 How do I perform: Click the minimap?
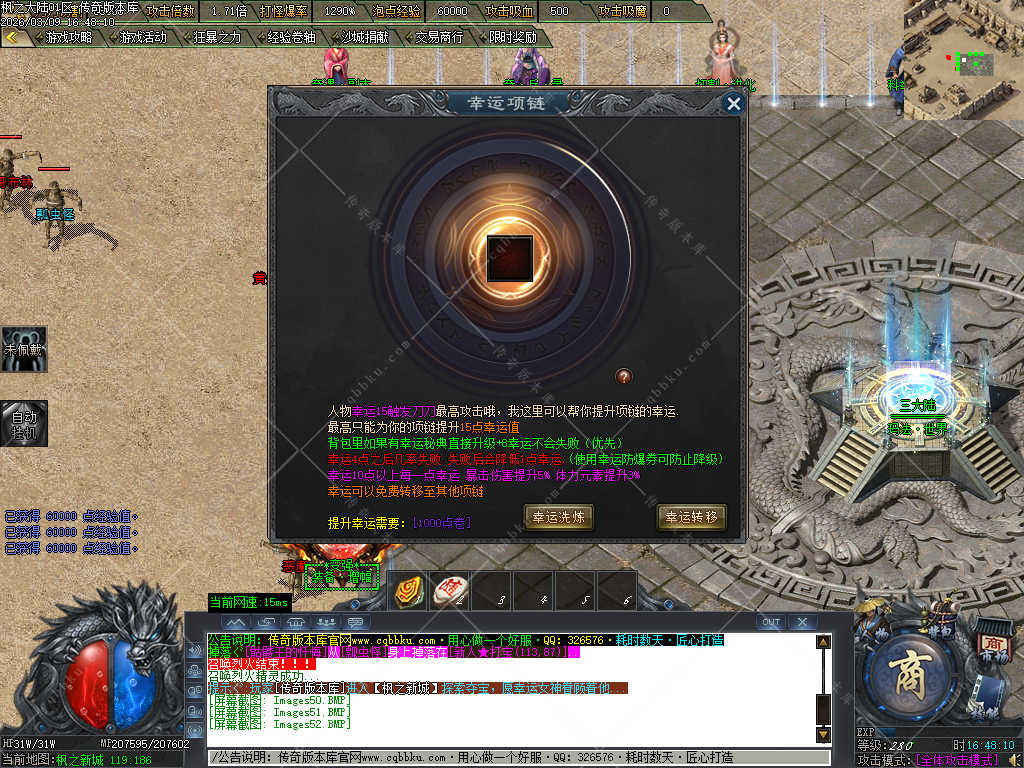tap(962, 58)
